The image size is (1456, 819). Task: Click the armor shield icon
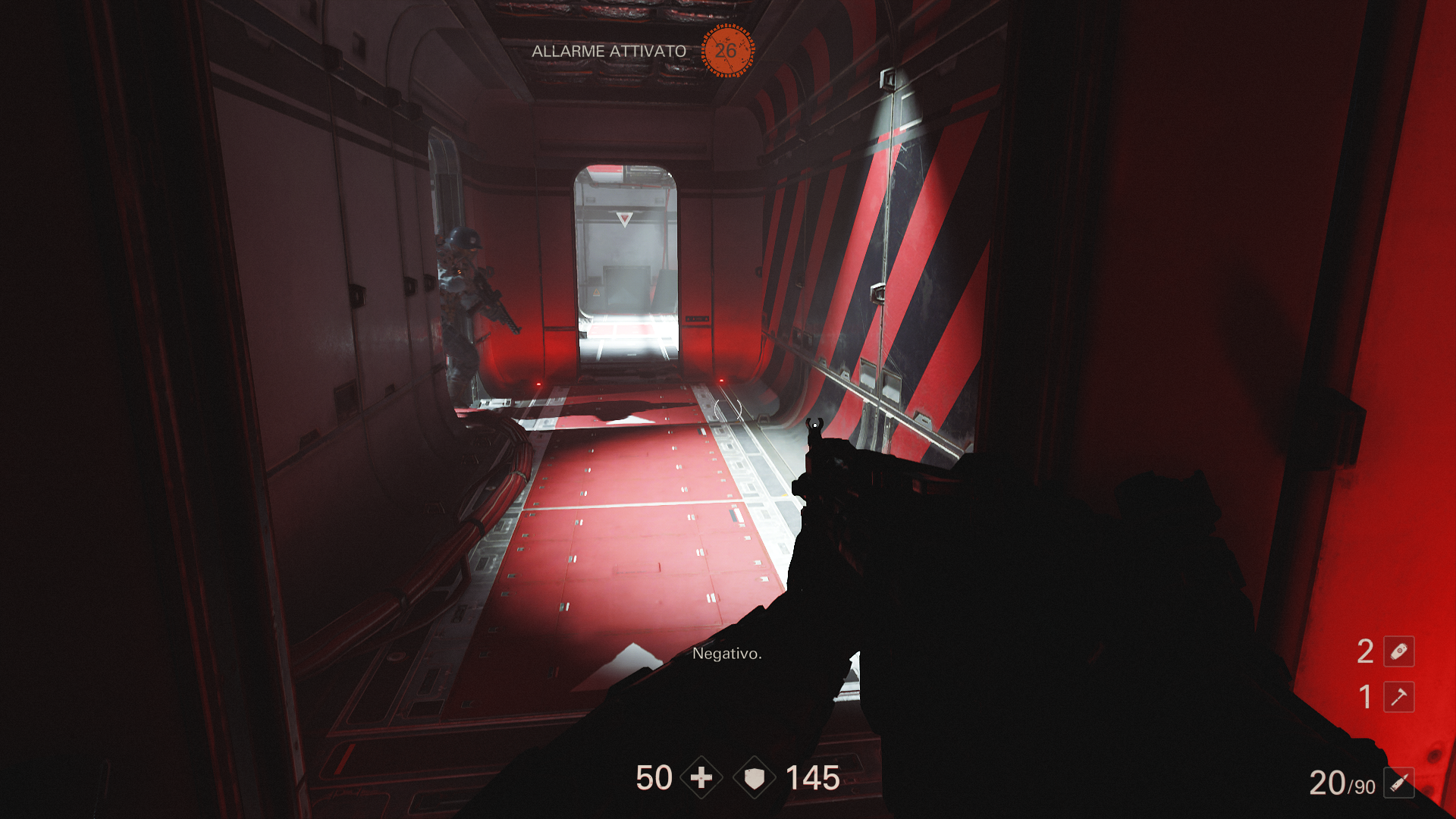coord(755,778)
